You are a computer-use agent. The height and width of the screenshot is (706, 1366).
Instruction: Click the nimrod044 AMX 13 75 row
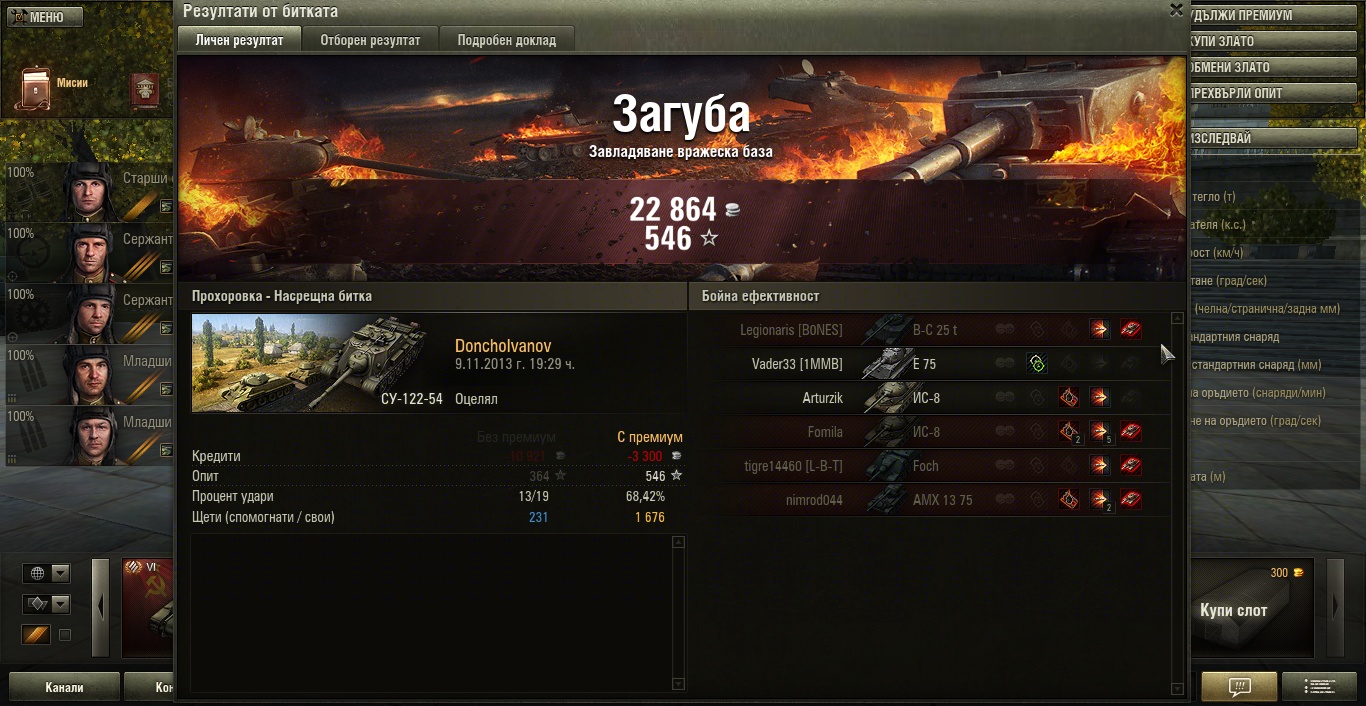(x=930, y=500)
